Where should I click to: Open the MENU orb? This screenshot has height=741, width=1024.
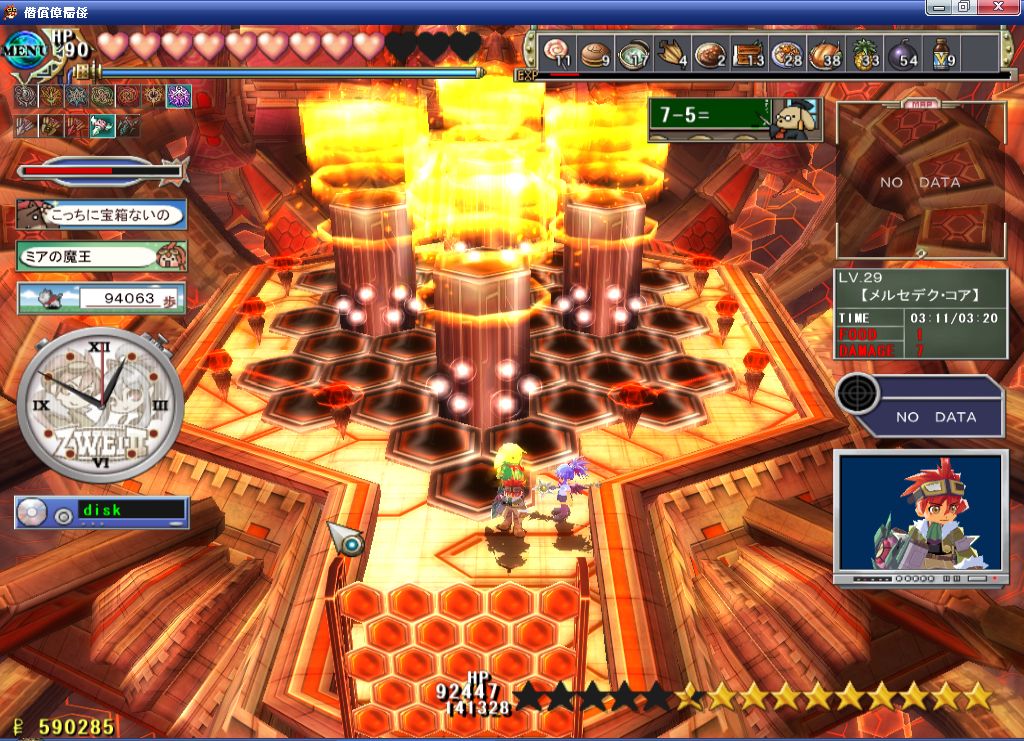coord(24,50)
